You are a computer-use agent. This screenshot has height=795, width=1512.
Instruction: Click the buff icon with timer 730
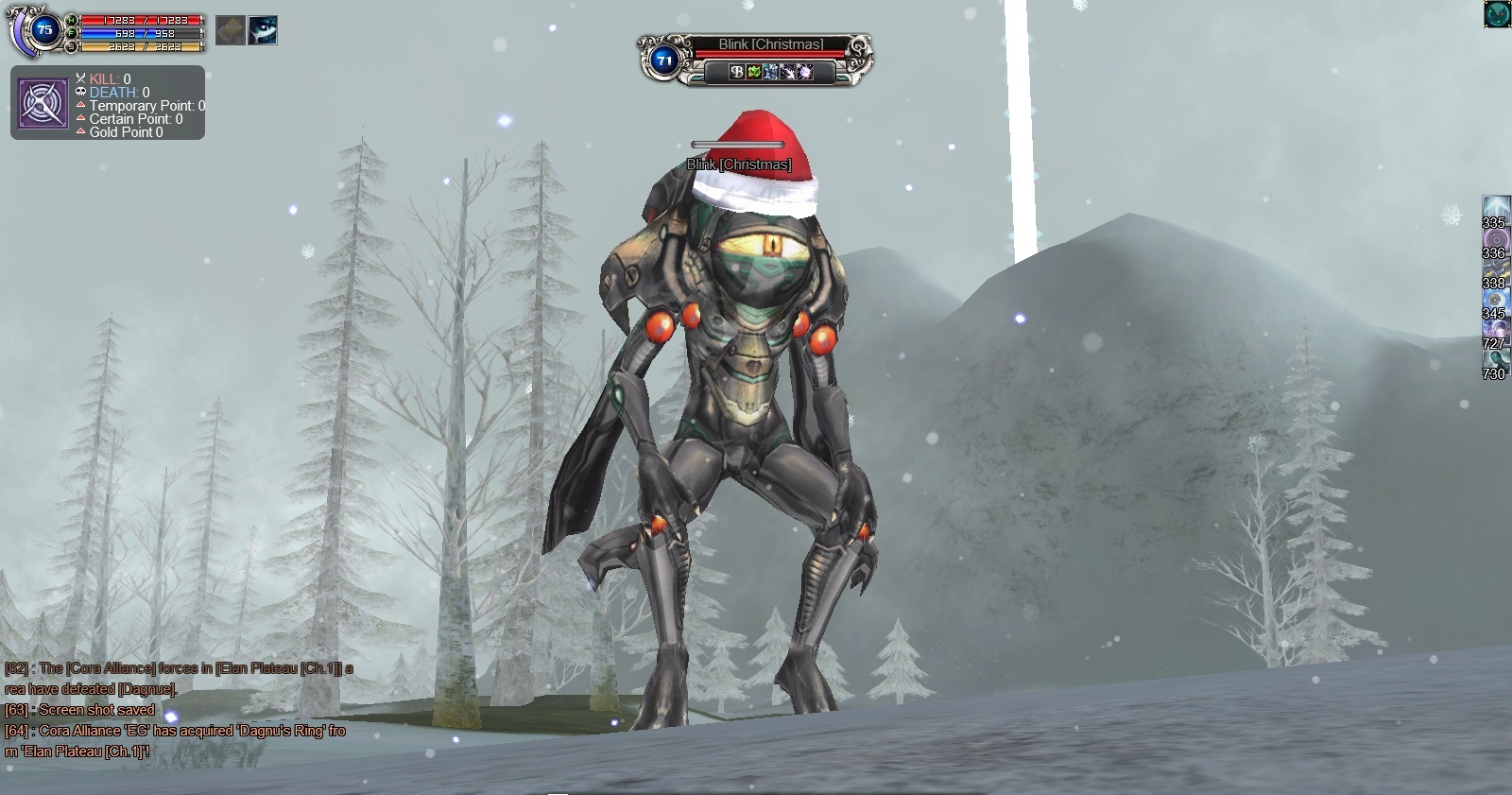coord(1495,360)
